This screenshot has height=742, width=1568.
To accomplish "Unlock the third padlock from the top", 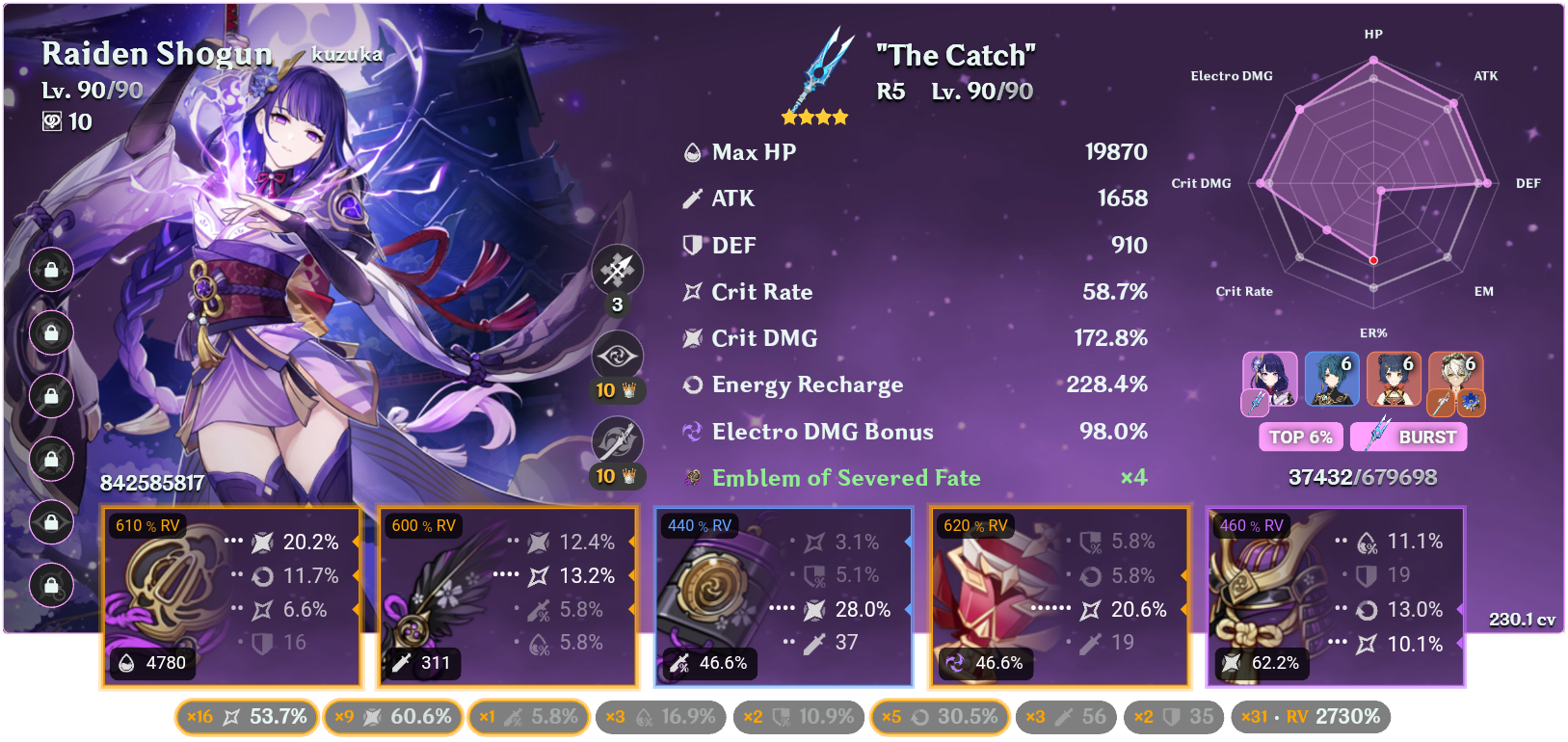I will coord(51,396).
